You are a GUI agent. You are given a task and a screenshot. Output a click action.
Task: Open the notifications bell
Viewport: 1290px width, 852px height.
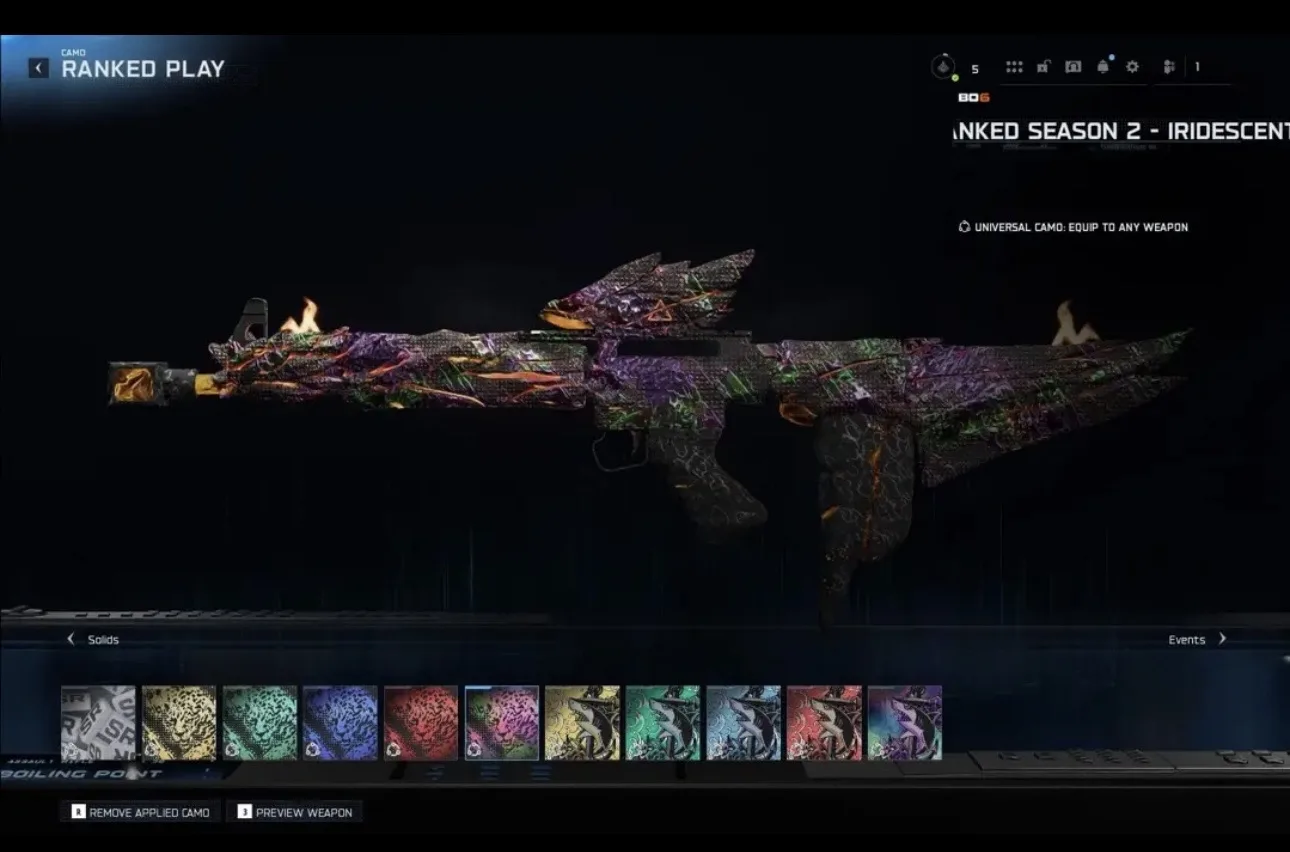click(1103, 67)
